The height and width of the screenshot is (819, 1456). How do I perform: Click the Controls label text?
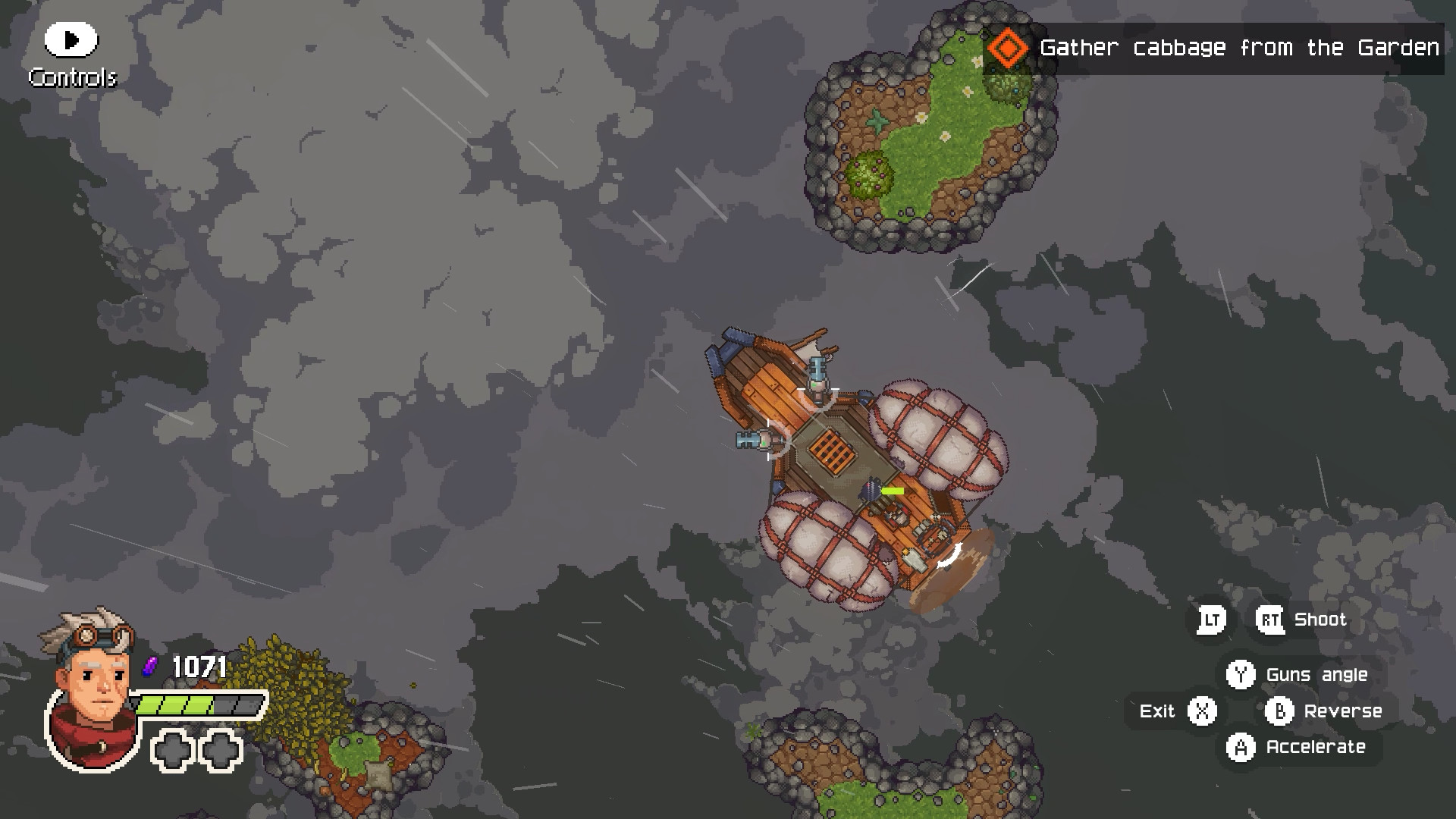click(73, 77)
